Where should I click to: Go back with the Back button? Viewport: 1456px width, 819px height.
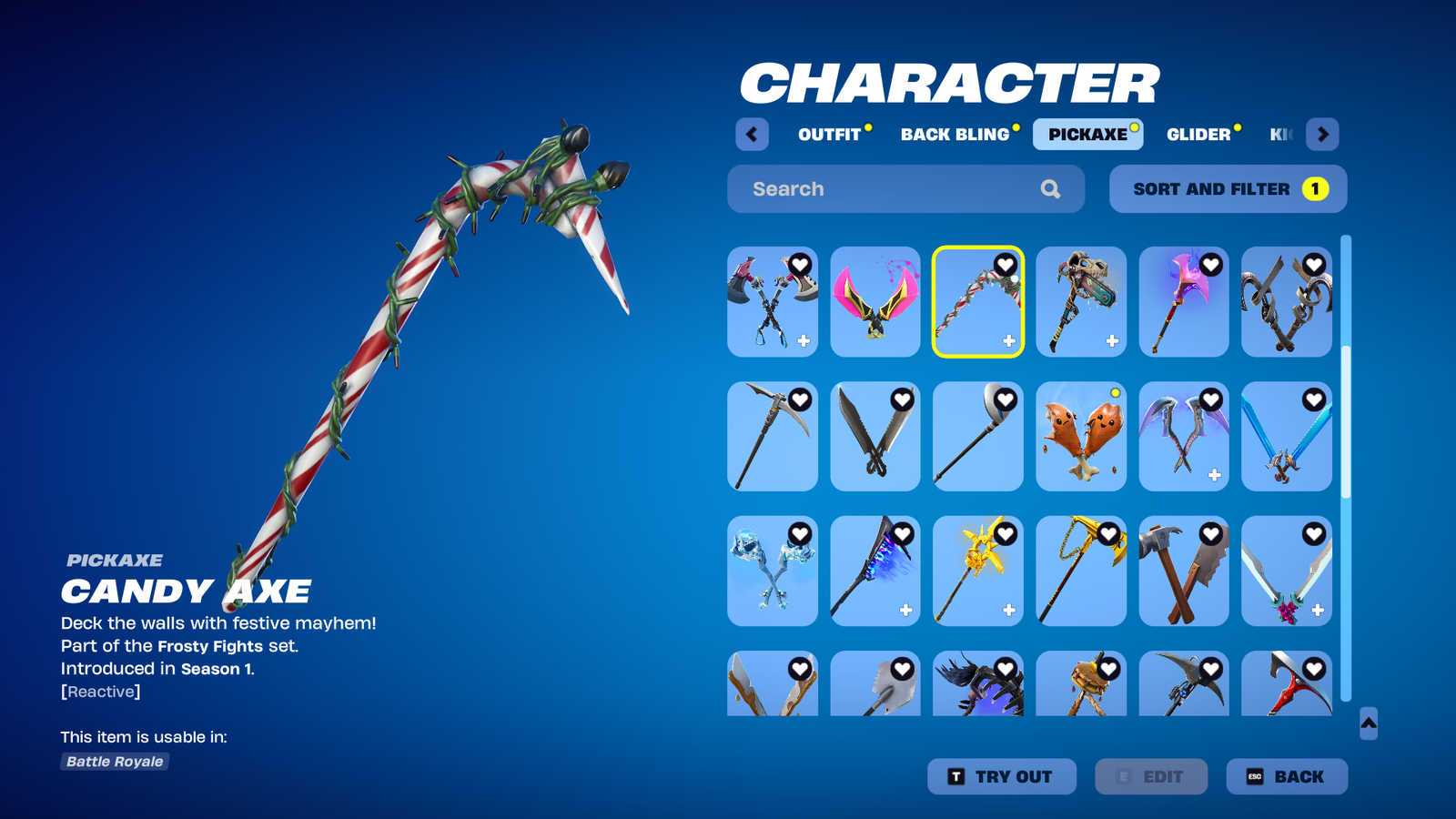pyautogui.click(x=1287, y=777)
